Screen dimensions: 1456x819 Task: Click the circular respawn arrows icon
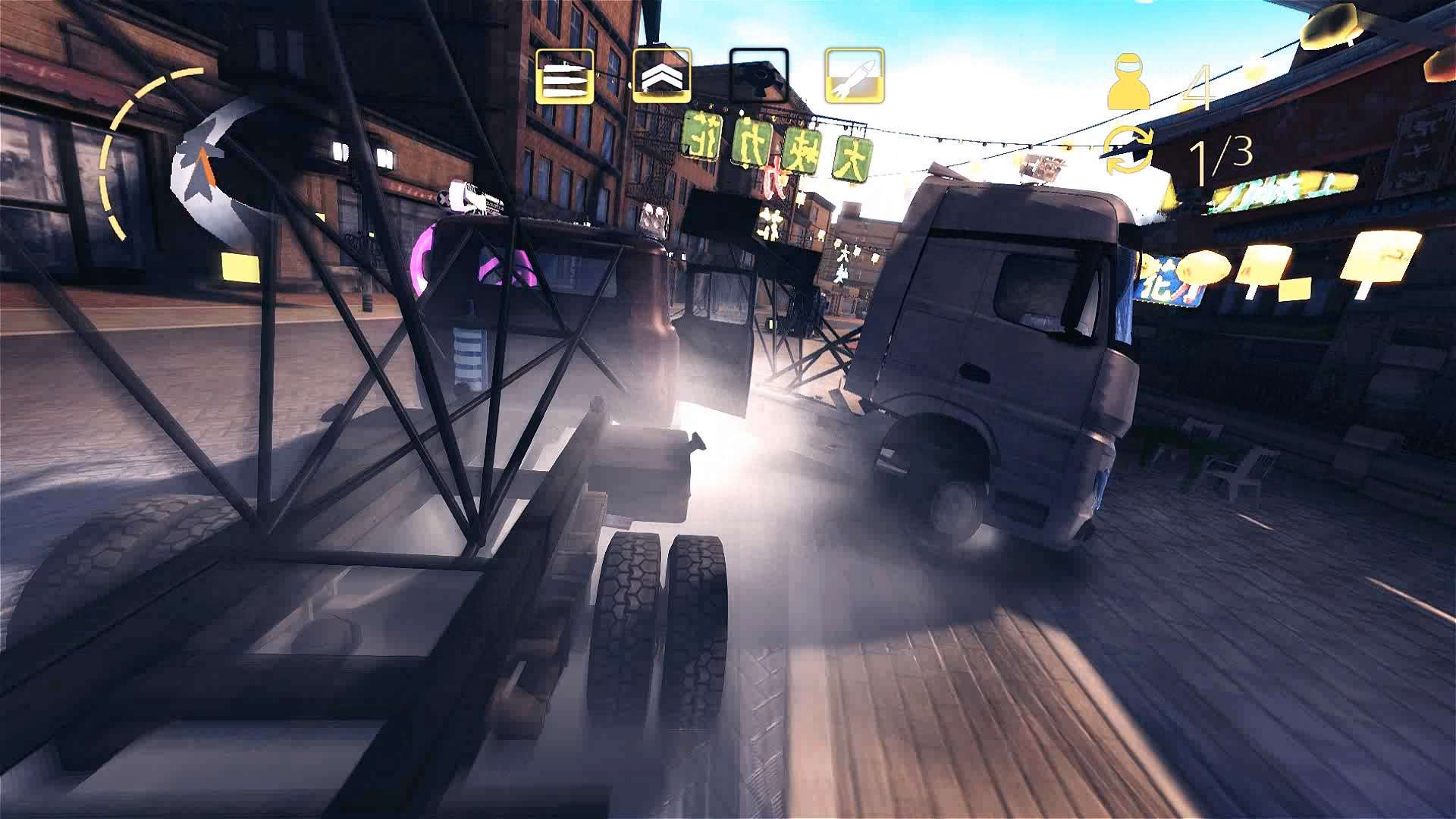(1128, 149)
